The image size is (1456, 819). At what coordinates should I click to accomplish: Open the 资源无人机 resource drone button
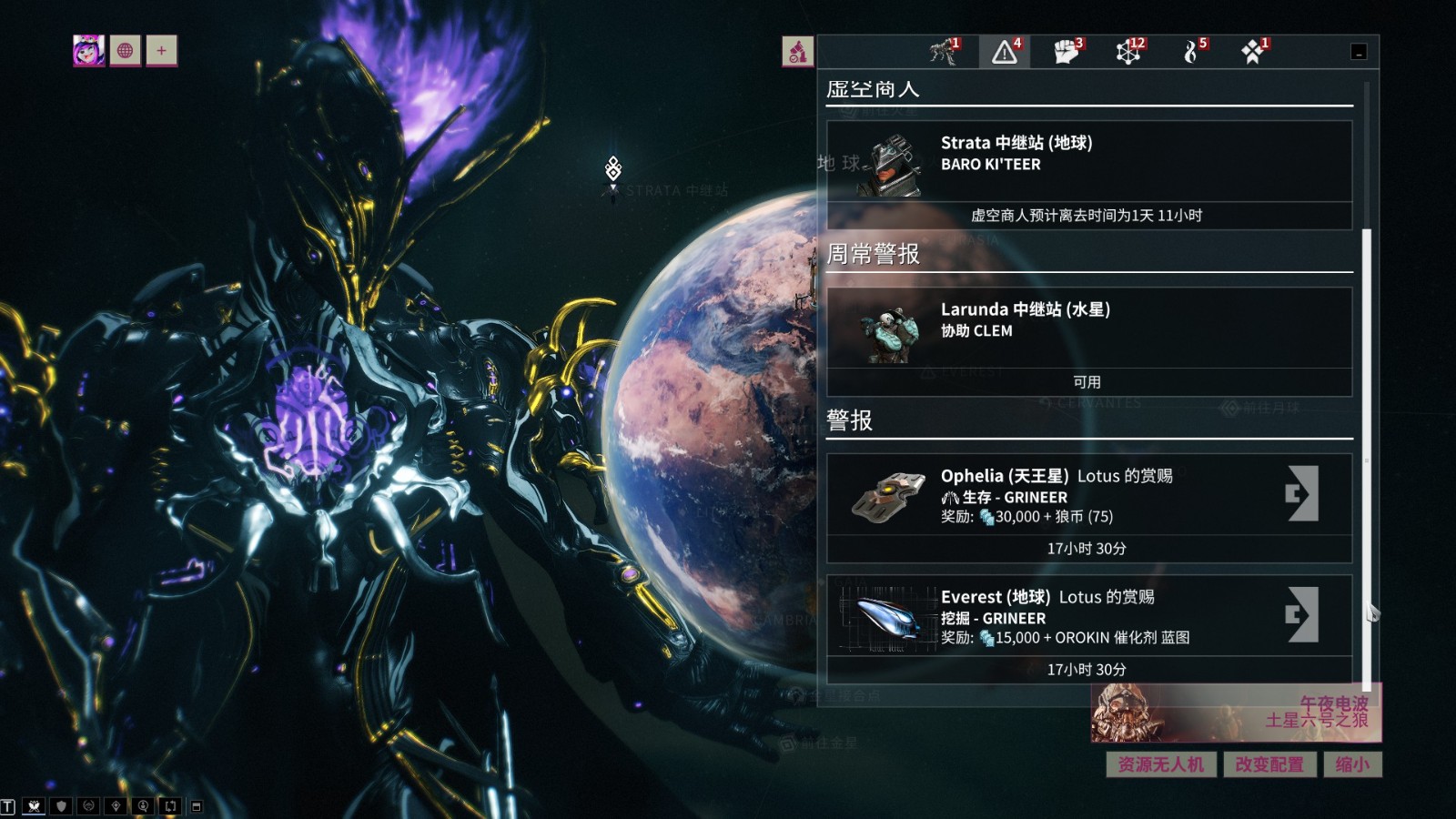click(x=1160, y=764)
